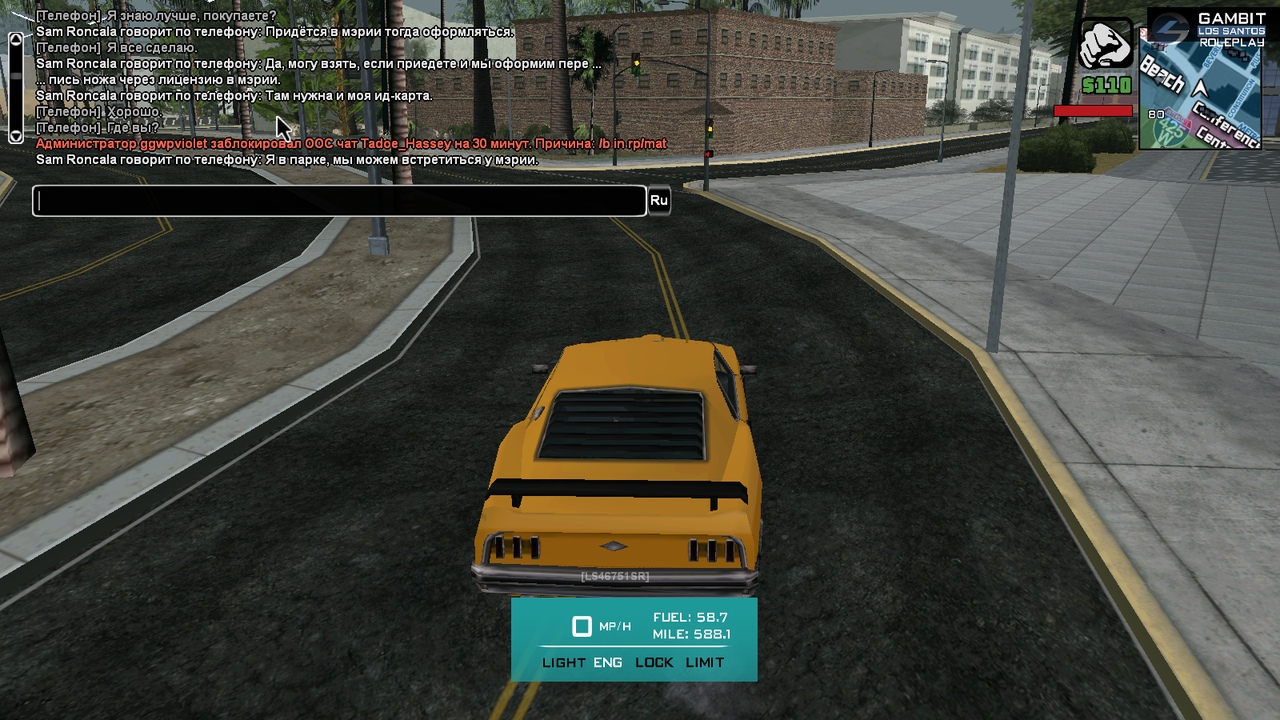The height and width of the screenshot is (720, 1280).
Task: Select the fist weapon icon
Action: click(1105, 46)
